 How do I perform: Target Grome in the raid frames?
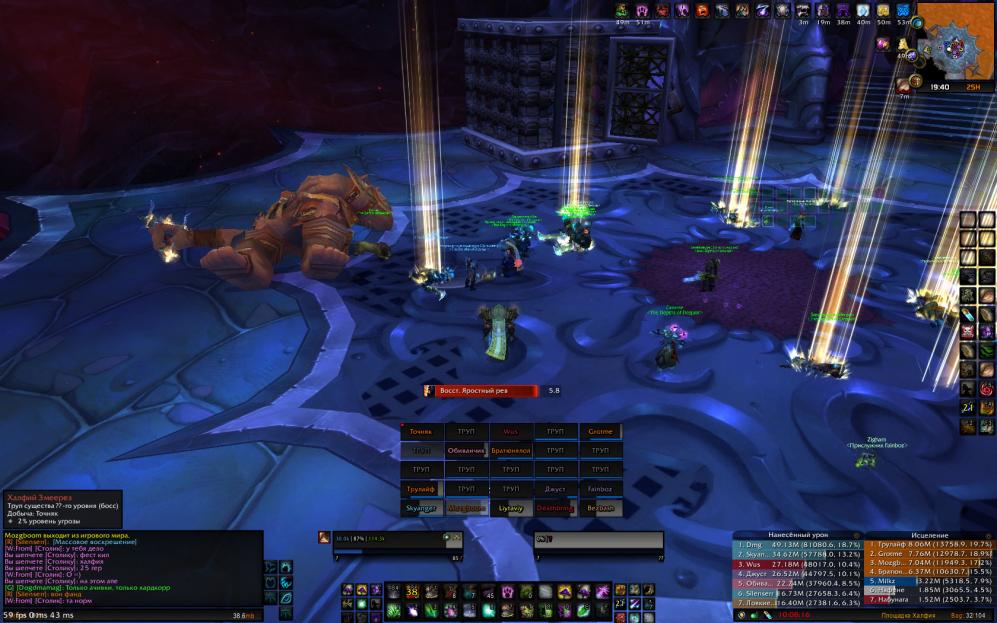coord(600,432)
